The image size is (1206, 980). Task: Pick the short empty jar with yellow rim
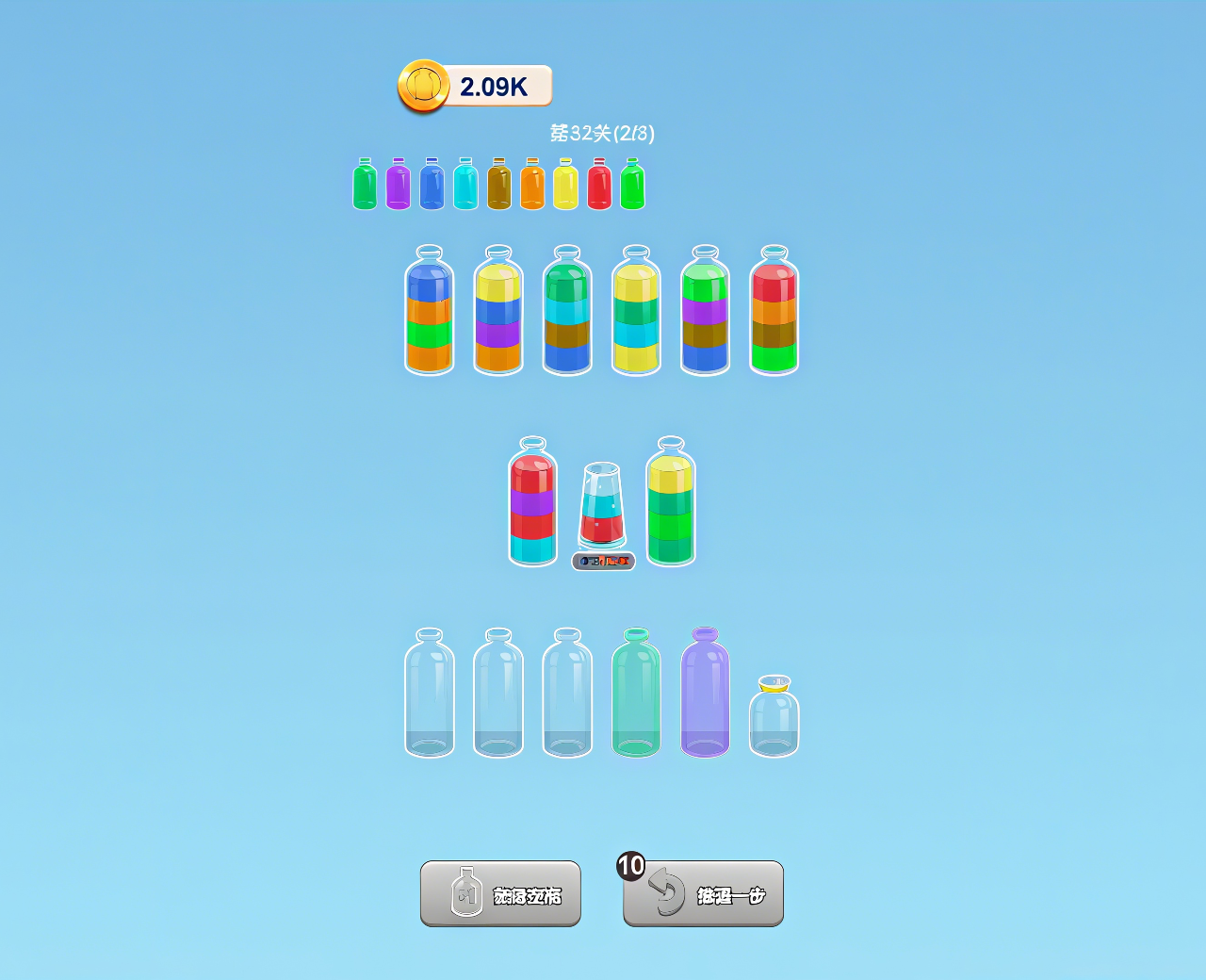click(774, 717)
